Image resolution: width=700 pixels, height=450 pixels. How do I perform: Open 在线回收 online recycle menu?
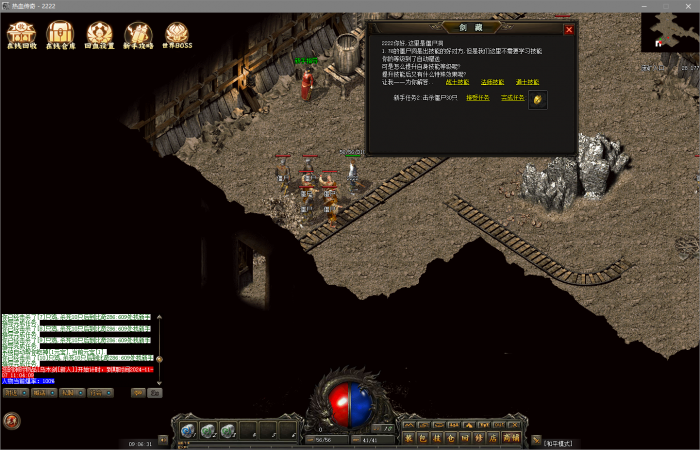point(22,37)
